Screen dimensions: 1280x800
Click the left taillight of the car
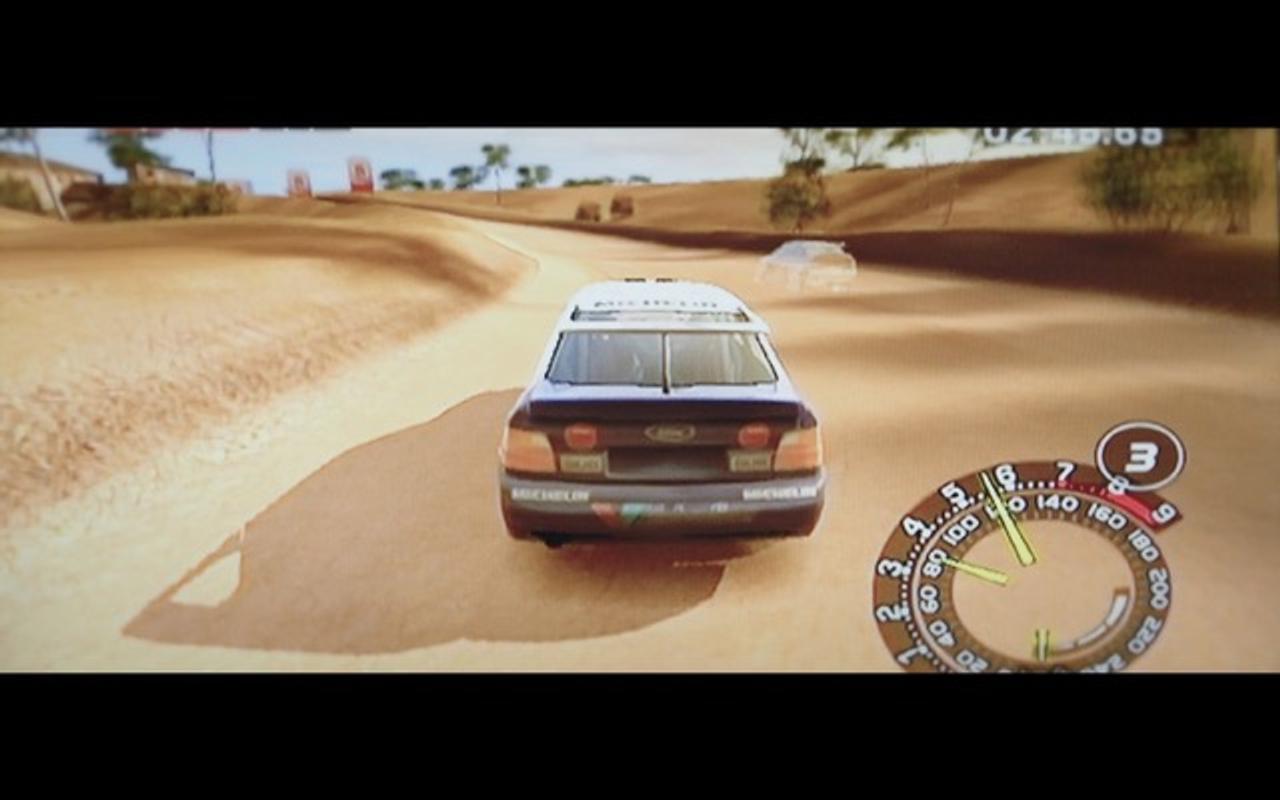pos(580,436)
